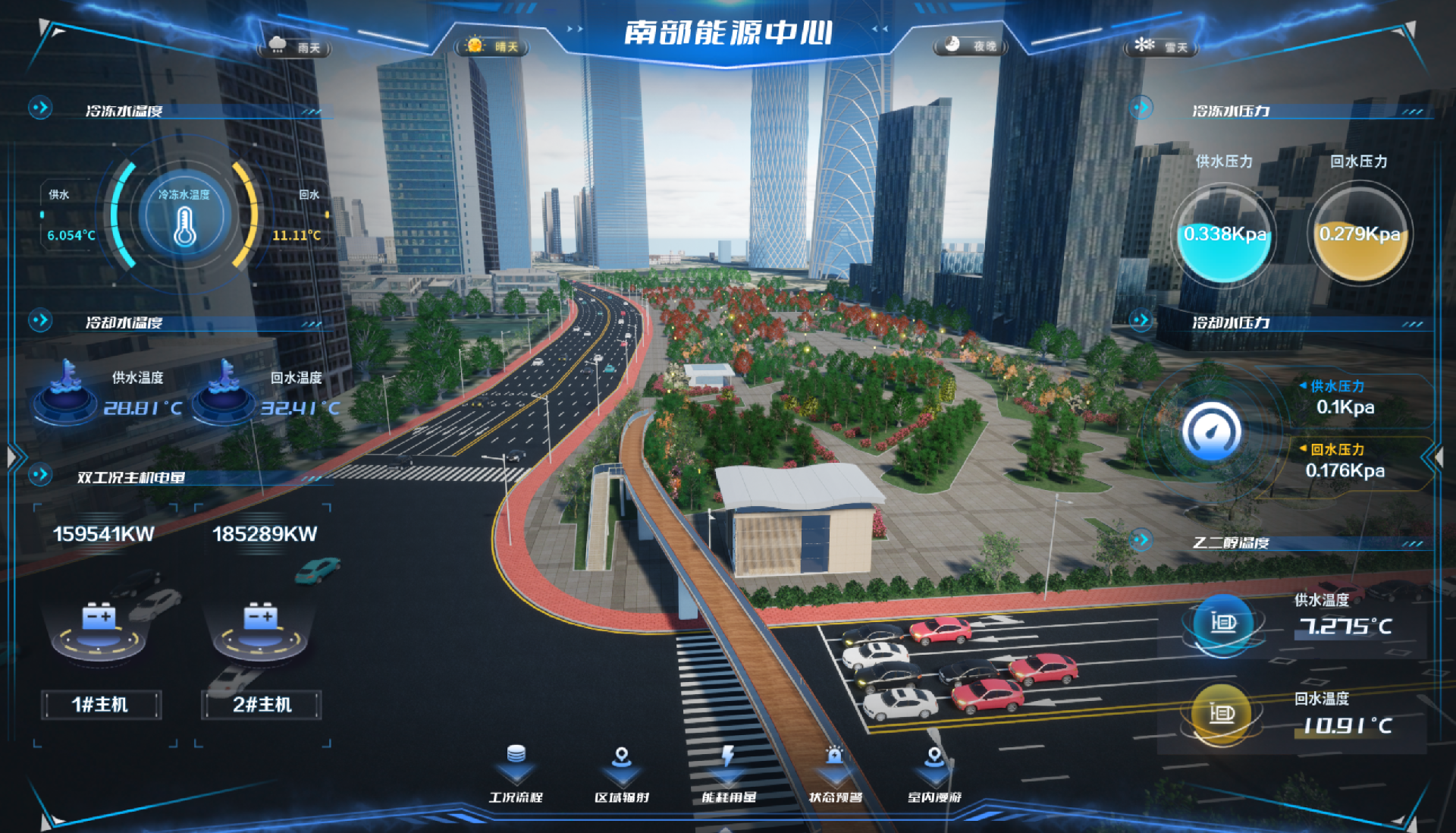Switch to 夜晚 night mode

tap(971, 47)
